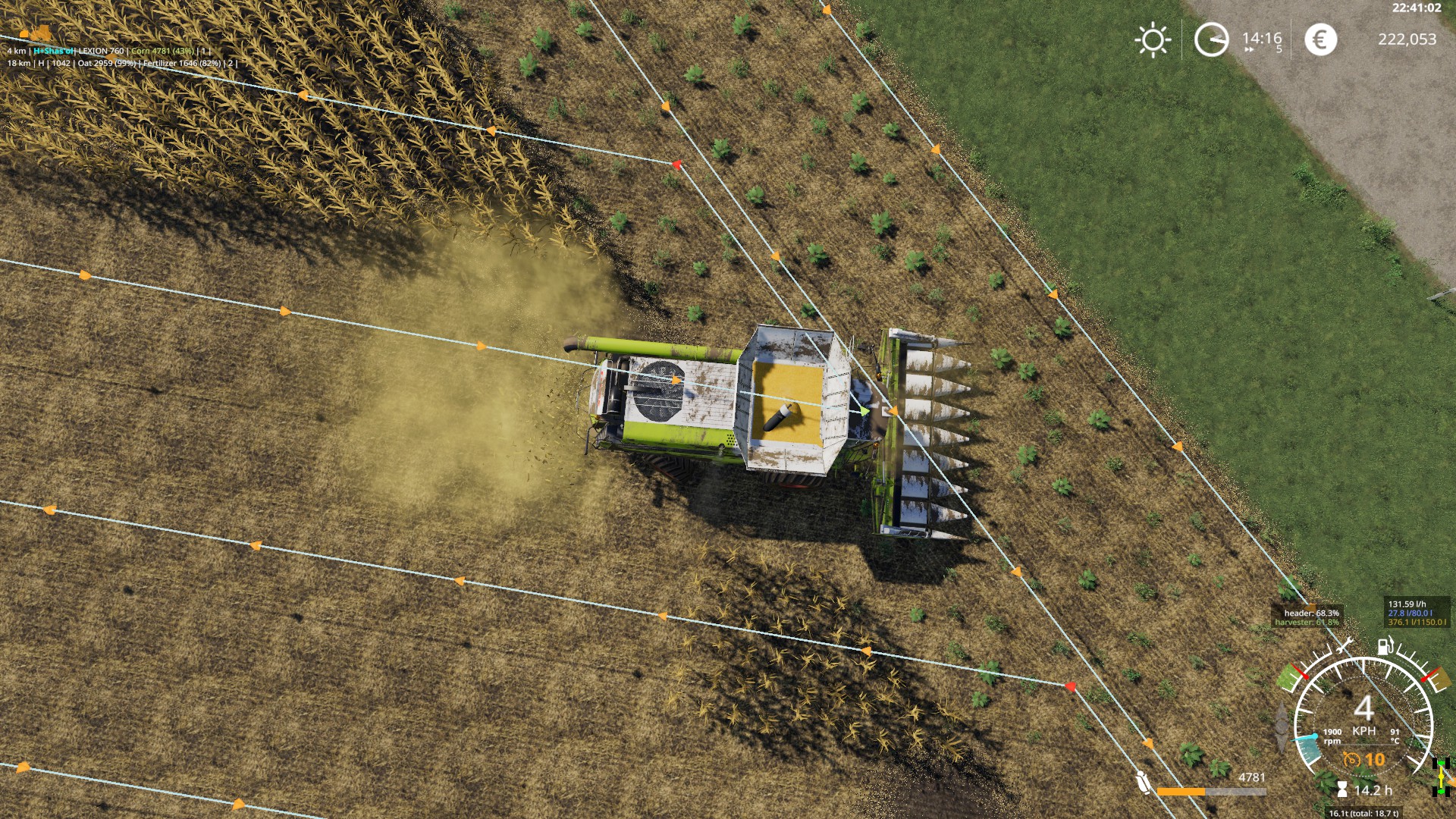Toggle the vehicle wheel status indicator bottom right

click(x=1440, y=777)
